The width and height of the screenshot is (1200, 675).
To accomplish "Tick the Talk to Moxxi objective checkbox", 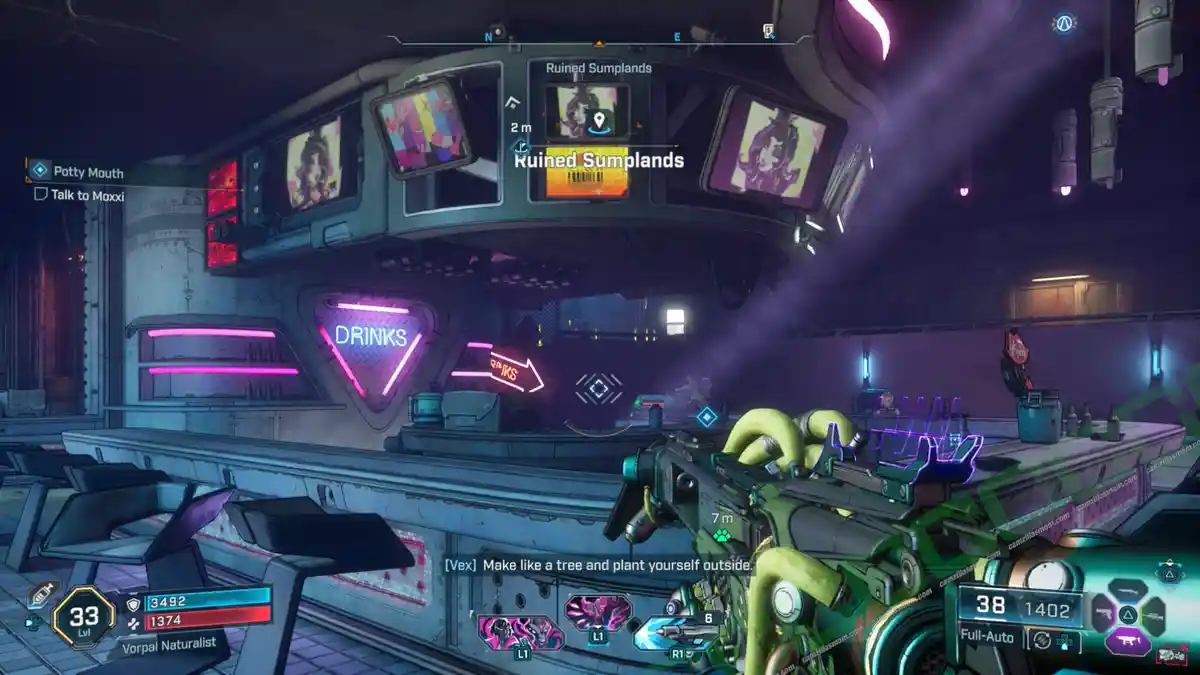I will pyautogui.click(x=41, y=196).
